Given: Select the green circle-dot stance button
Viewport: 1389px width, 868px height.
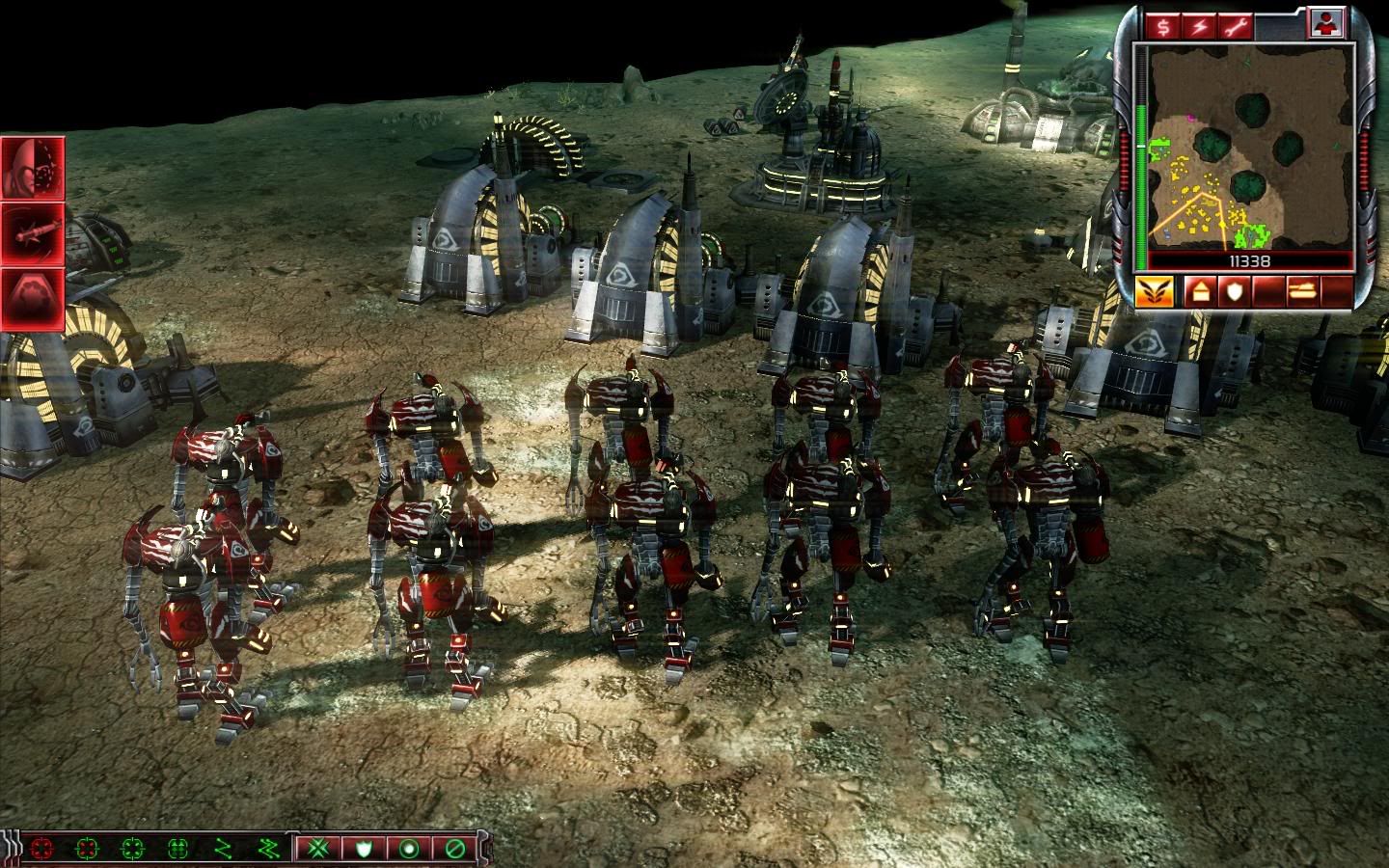Looking at the screenshot, I should pyautogui.click(x=410, y=850).
